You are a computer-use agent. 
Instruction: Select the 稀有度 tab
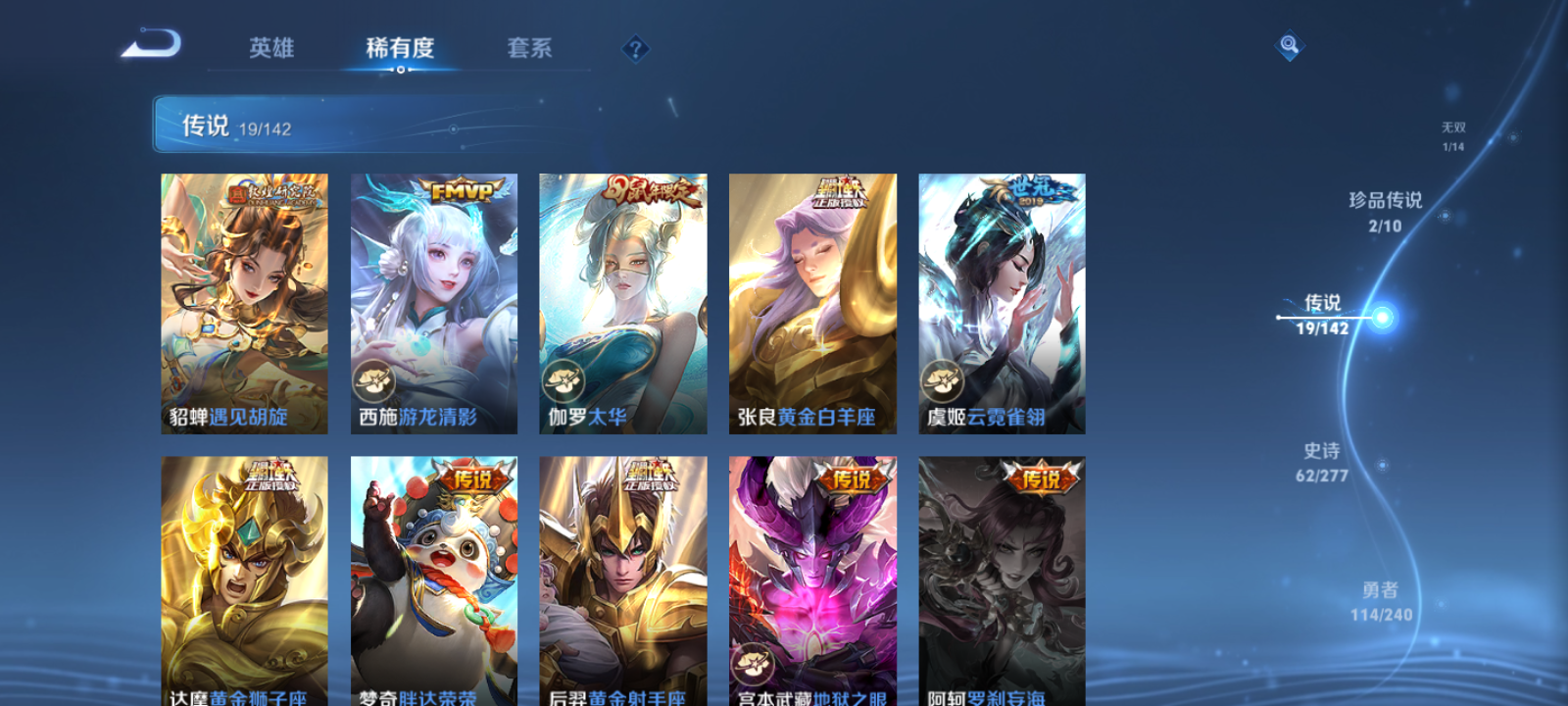click(x=399, y=48)
